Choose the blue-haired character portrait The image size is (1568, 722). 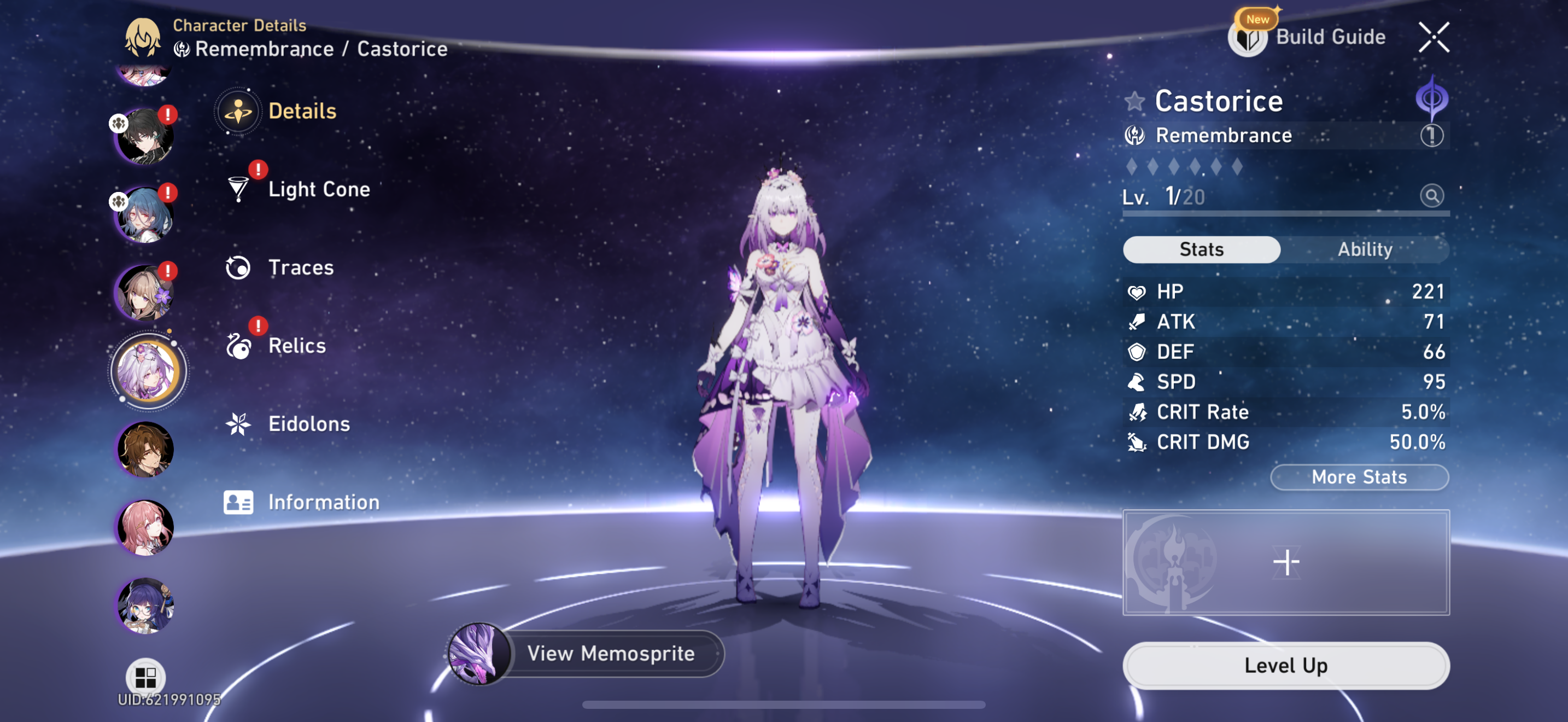(x=145, y=215)
